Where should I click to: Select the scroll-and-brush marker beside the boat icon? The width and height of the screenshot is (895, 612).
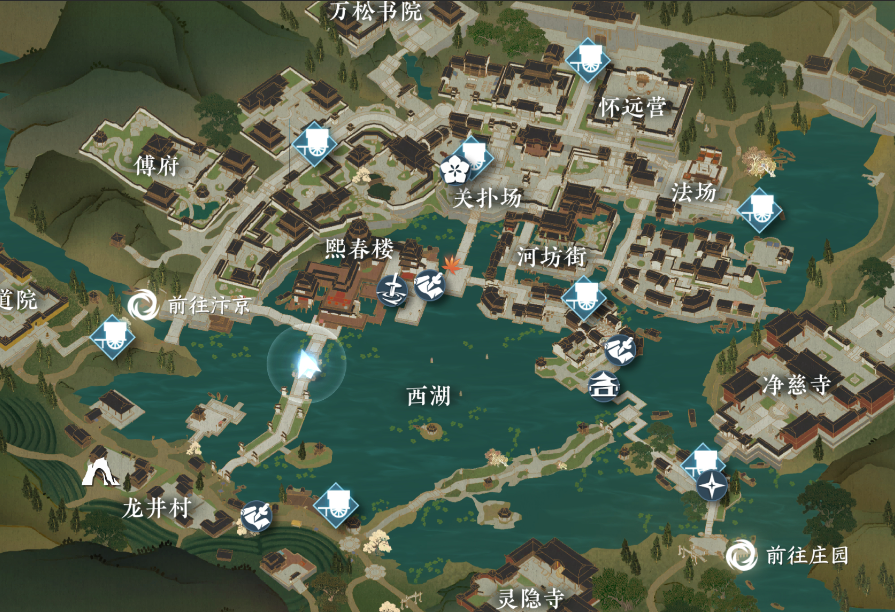point(429,286)
